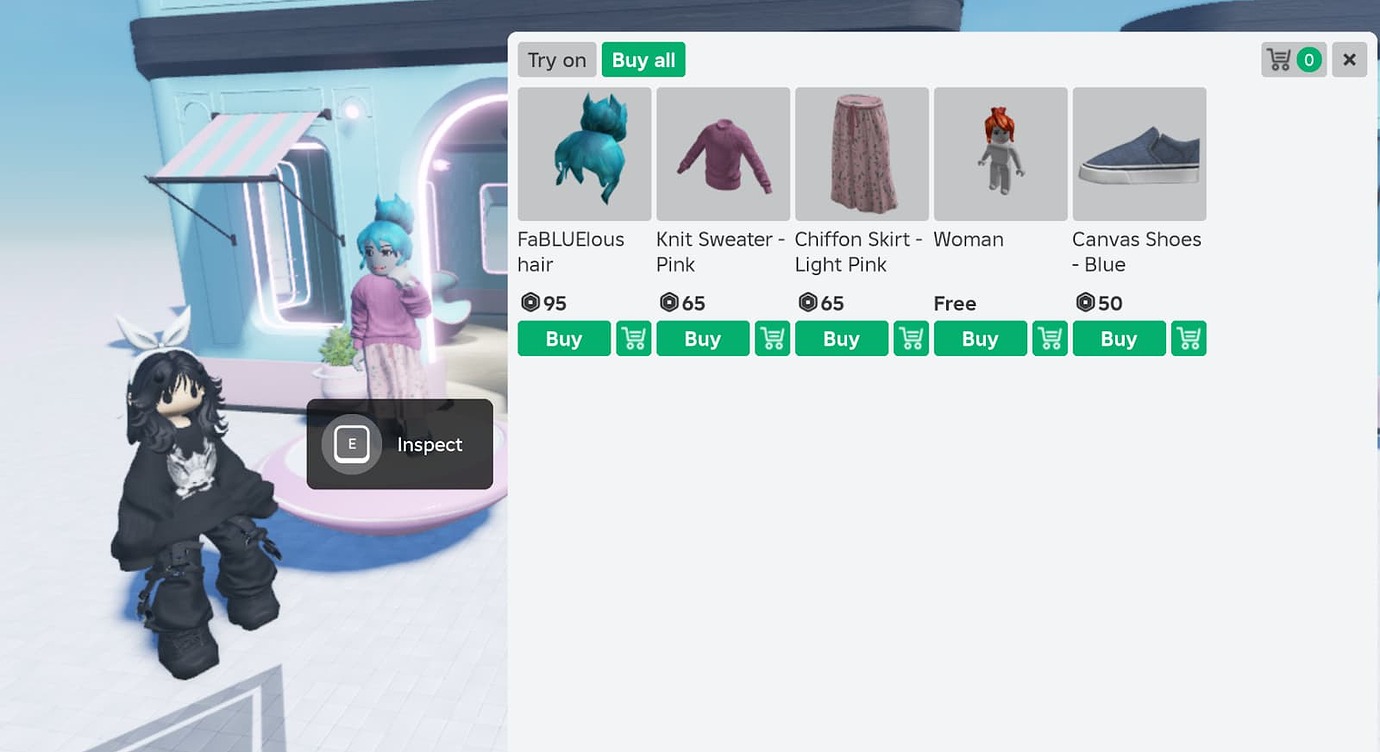1380x752 pixels.
Task: Add the Woman bundle to the cart
Action: (x=1049, y=338)
